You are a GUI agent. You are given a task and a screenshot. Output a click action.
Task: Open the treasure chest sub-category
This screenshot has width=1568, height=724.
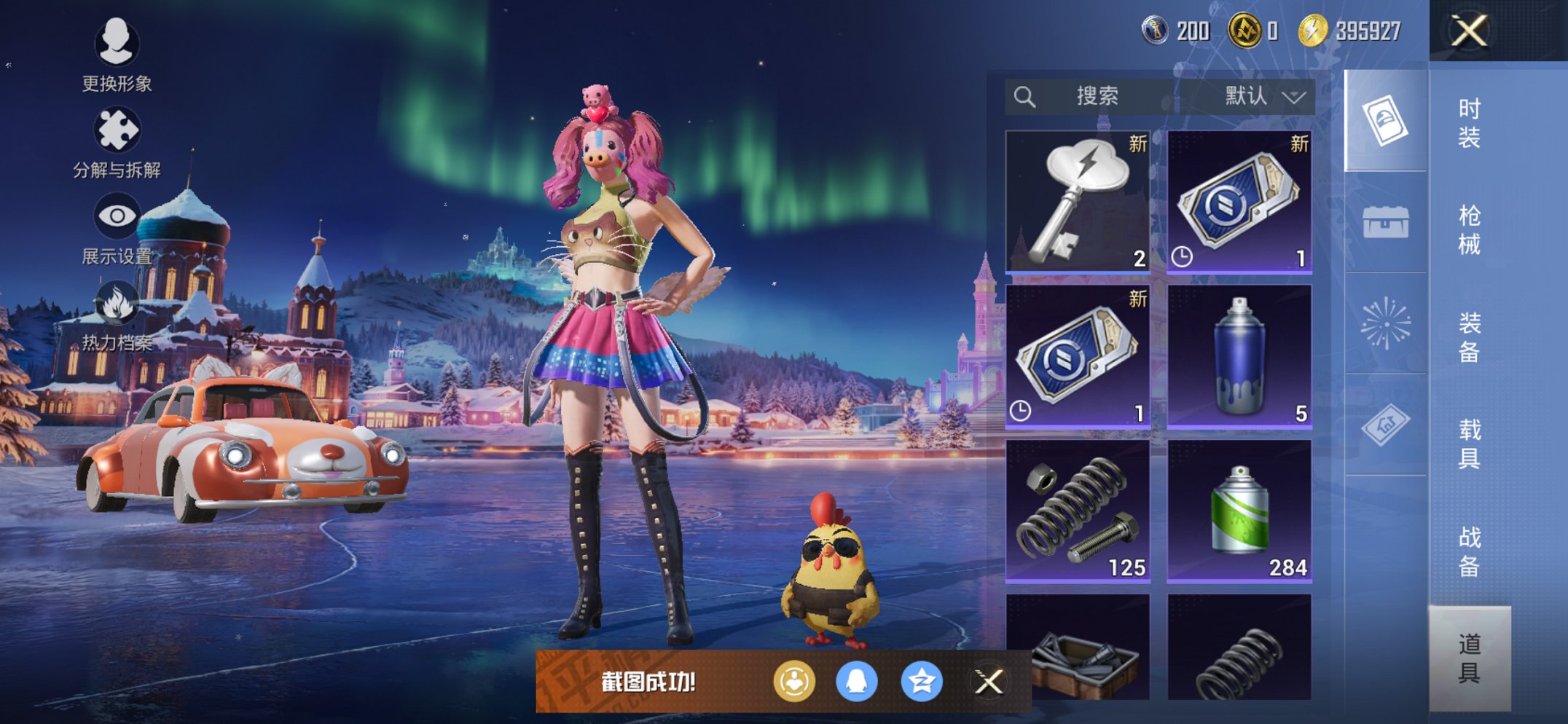point(1385,222)
